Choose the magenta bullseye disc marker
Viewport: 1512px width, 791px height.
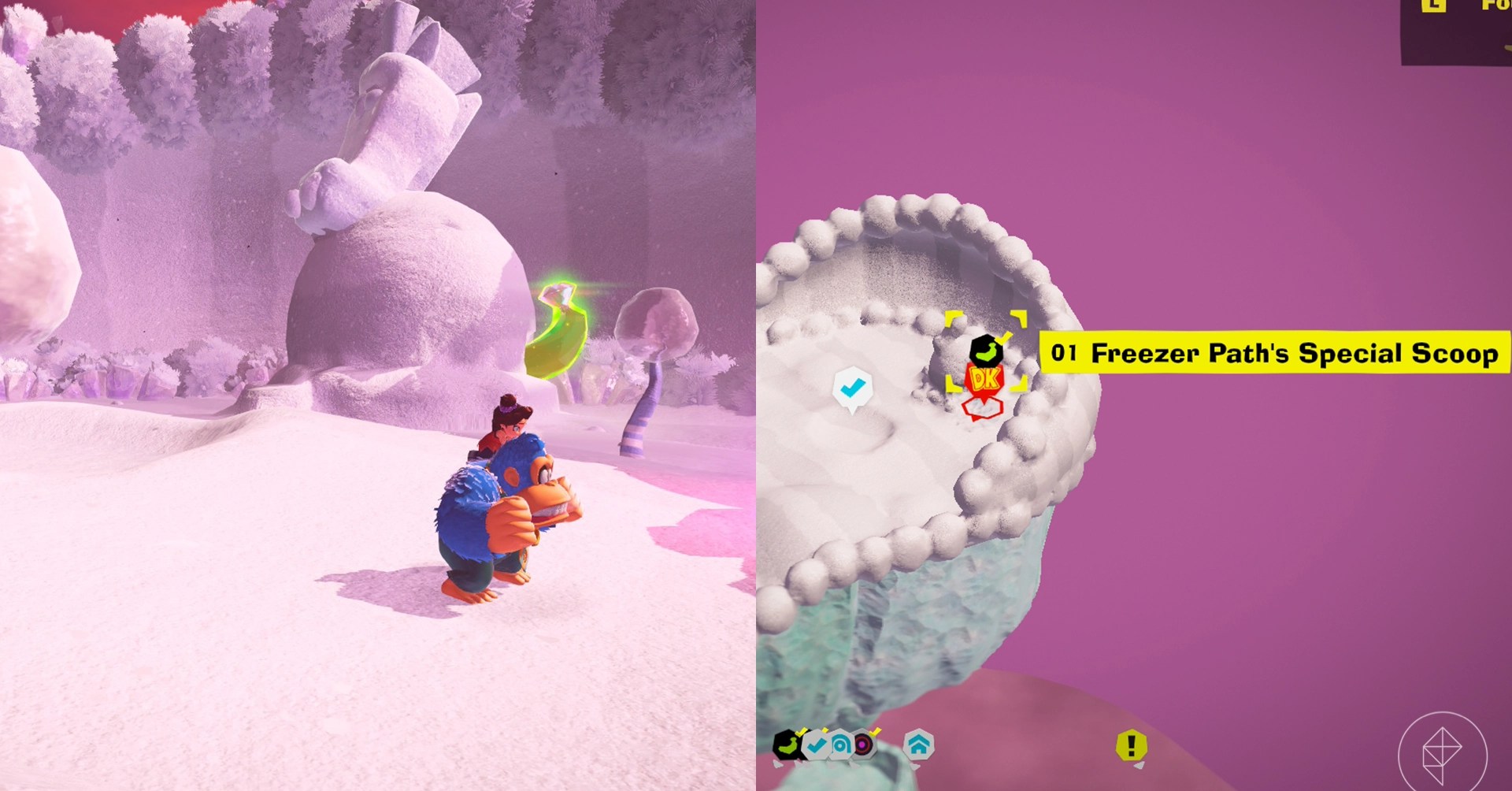click(x=864, y=745)
